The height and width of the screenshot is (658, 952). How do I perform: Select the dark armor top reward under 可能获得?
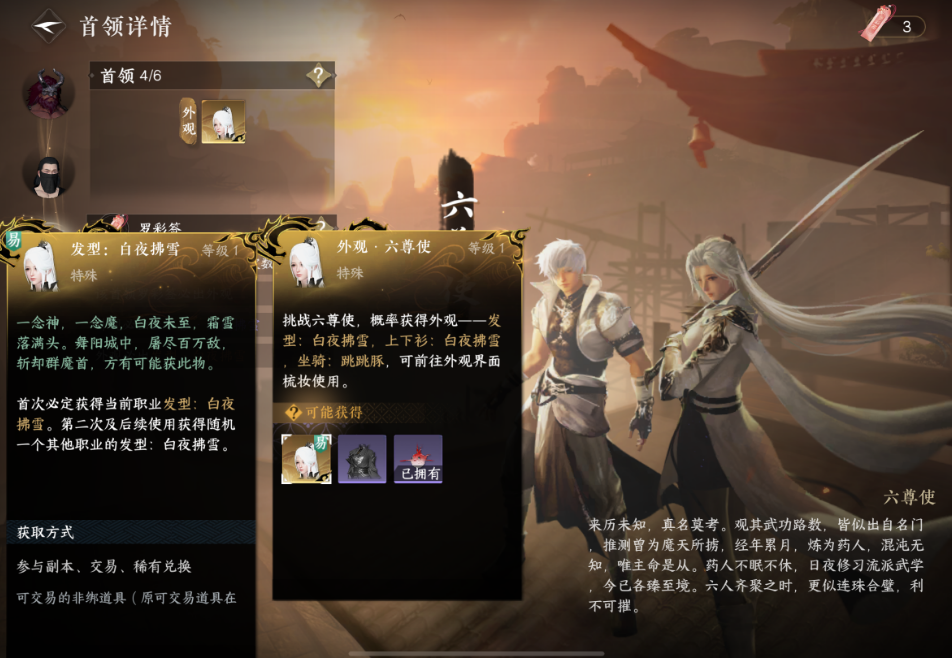tap(362, 459)
